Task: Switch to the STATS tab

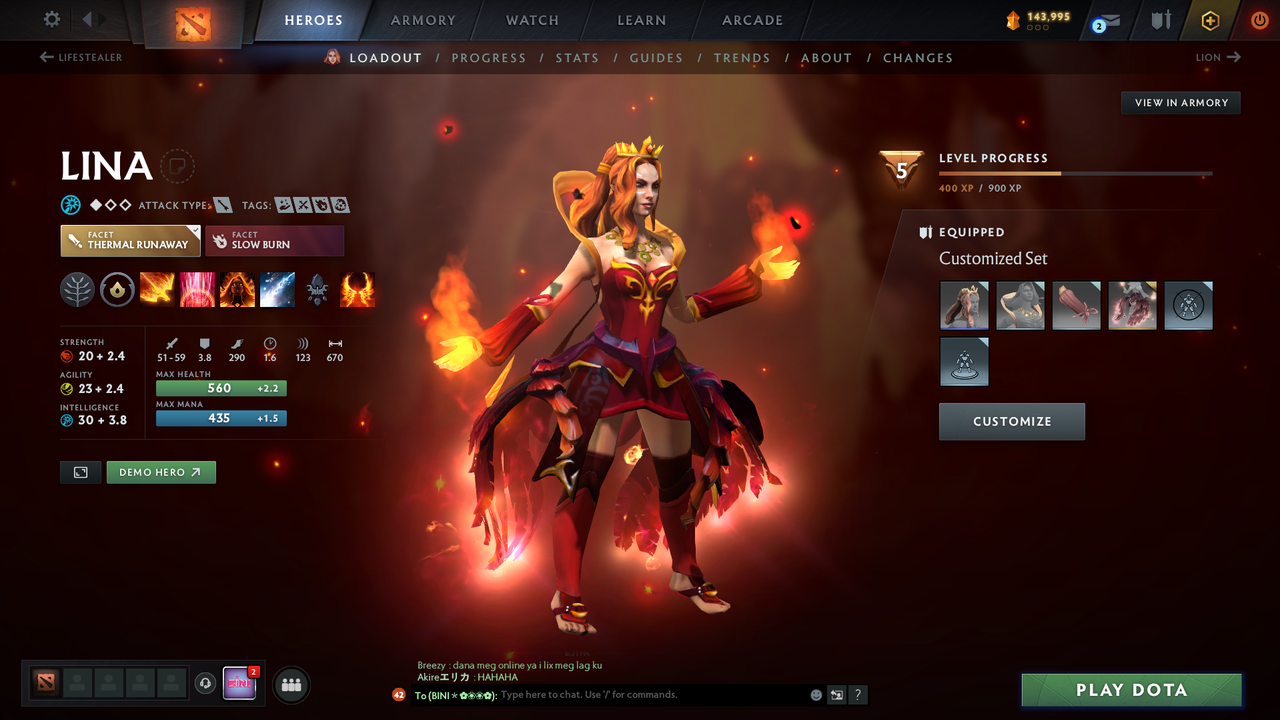Action: (577, 57)
